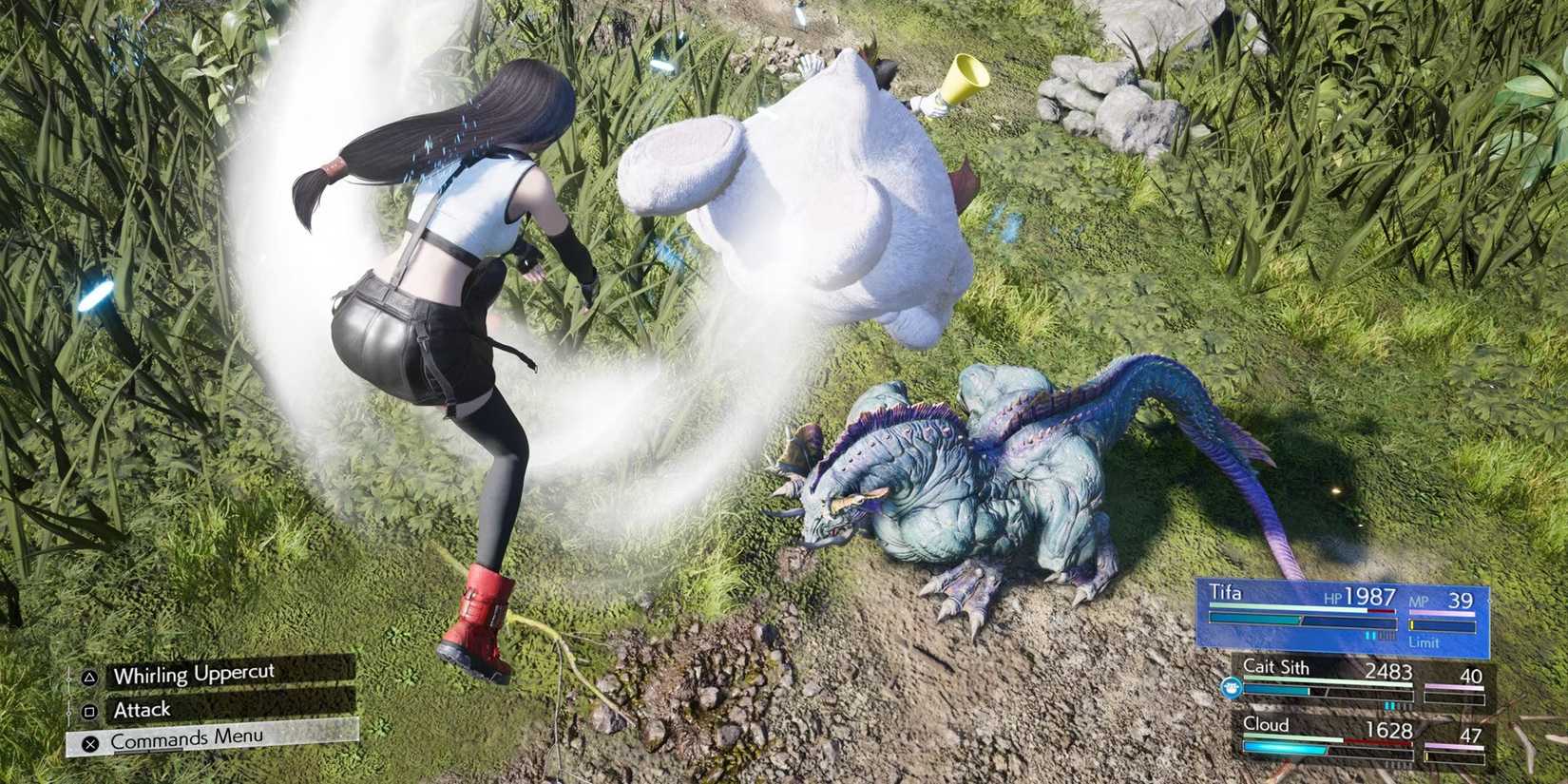Click the Limit label under Tifa's MP gauge
This screenshot has width=1568, height=784.
click(x=1425, y=642)
